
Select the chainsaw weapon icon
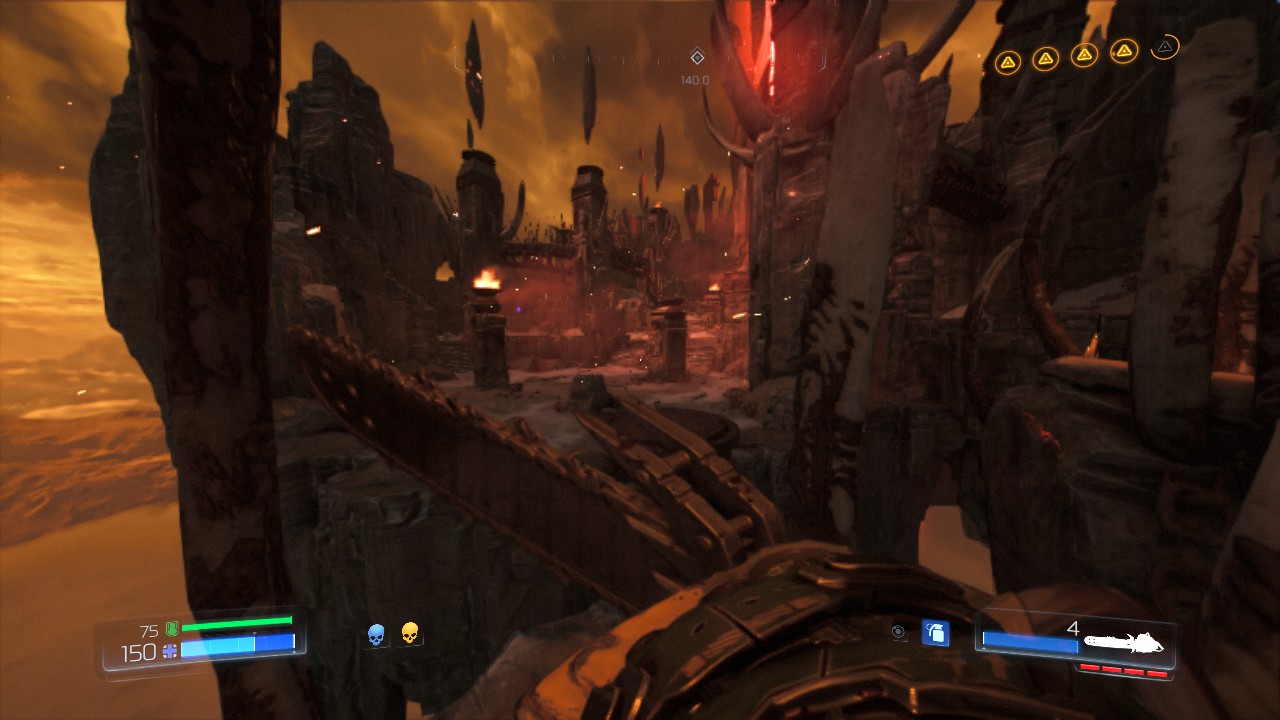click(1125, 643)
